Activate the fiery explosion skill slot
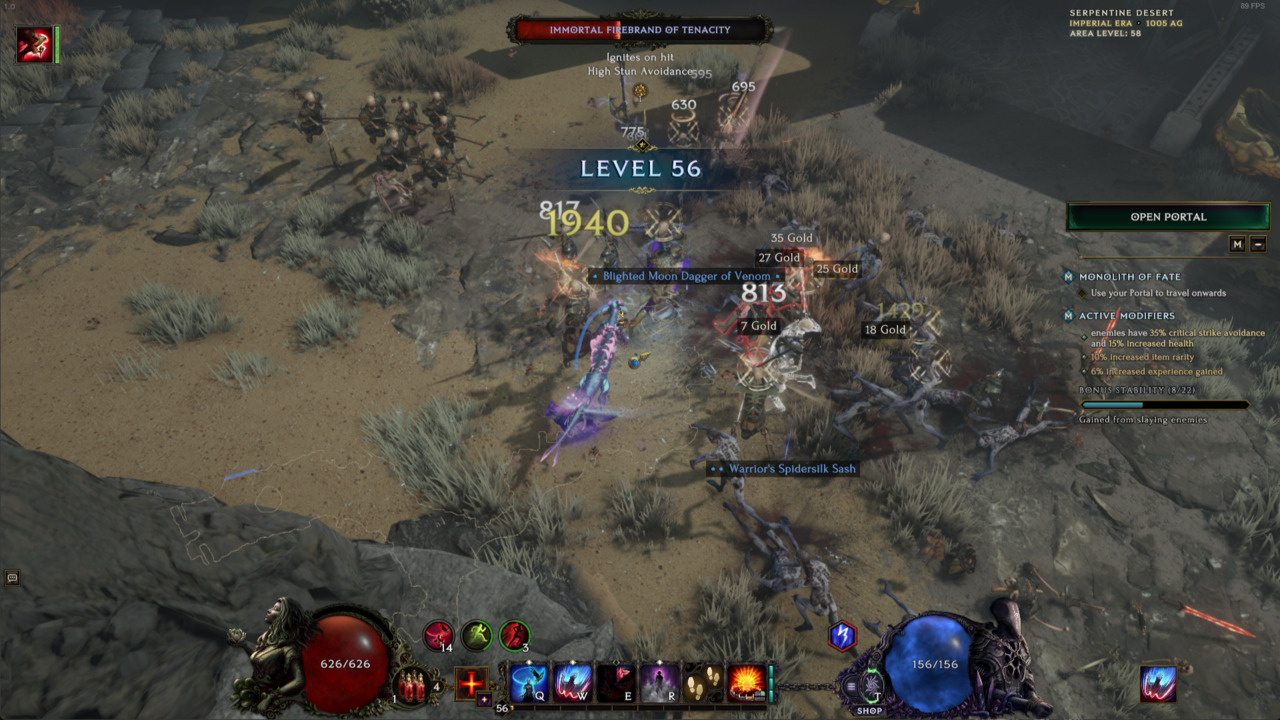 pos(746,683)
